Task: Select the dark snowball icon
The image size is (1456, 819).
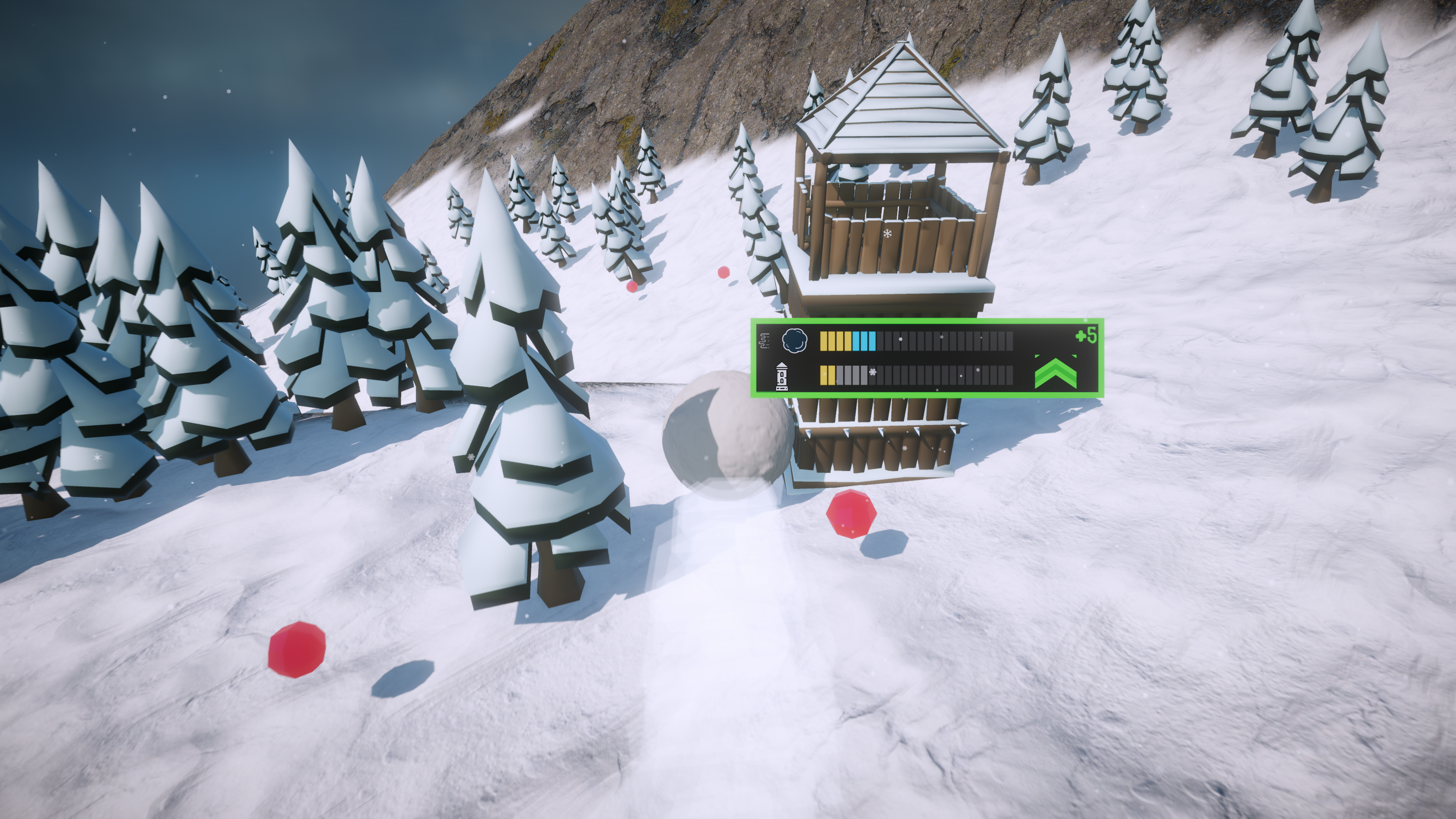Action: click(794, 340)
